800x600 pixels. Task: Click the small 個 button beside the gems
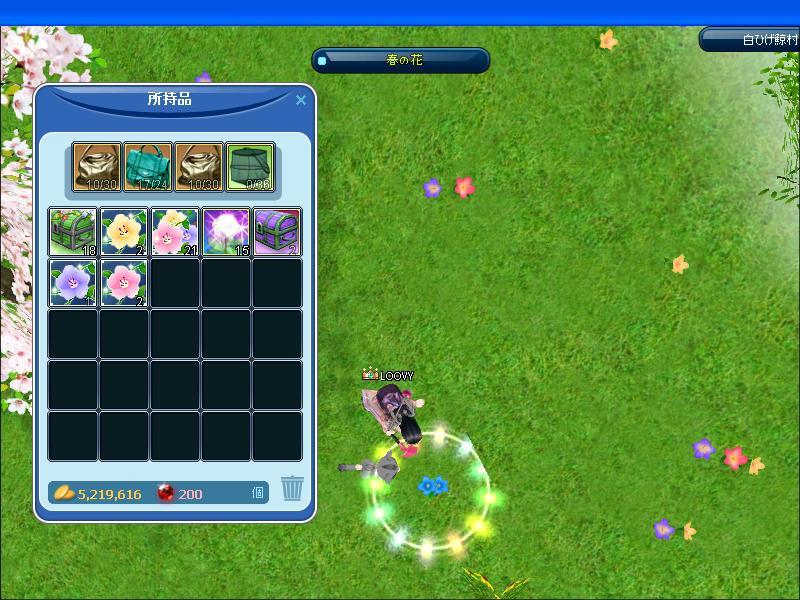258,492
